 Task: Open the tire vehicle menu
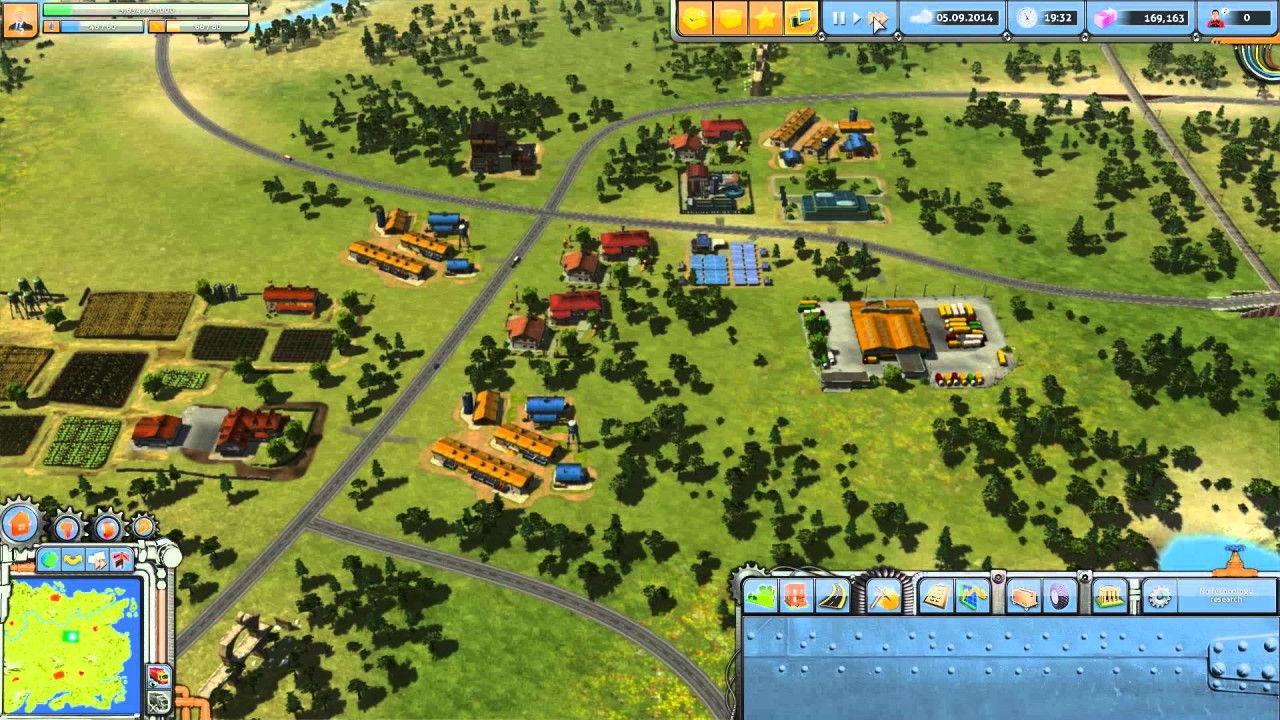click(x=1059, y=596)
